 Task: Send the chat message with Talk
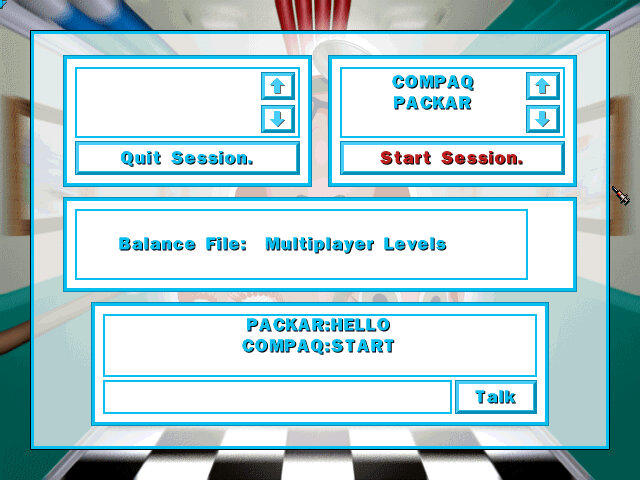495,397
